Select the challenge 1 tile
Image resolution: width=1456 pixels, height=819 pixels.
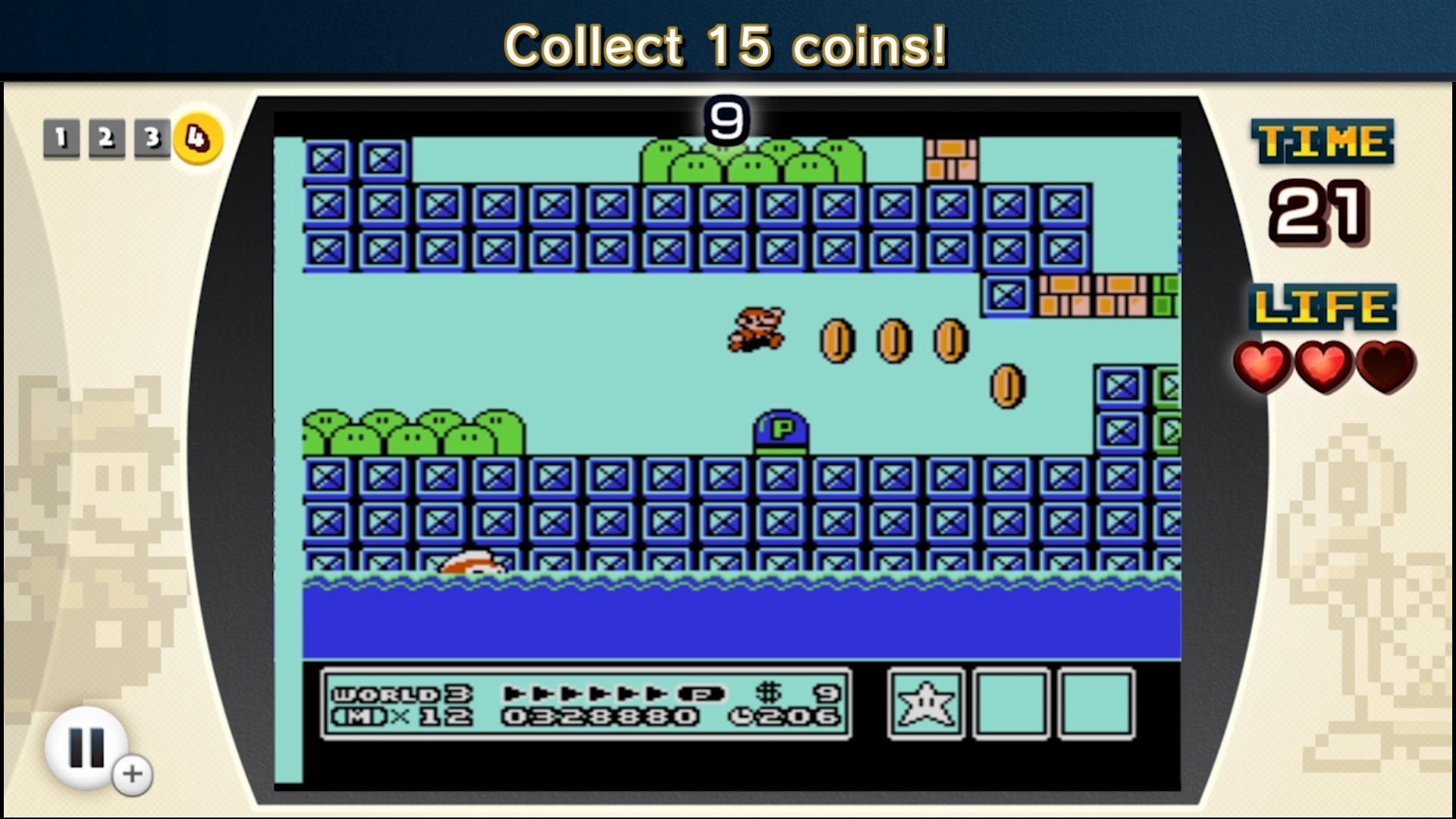point(60,138)
